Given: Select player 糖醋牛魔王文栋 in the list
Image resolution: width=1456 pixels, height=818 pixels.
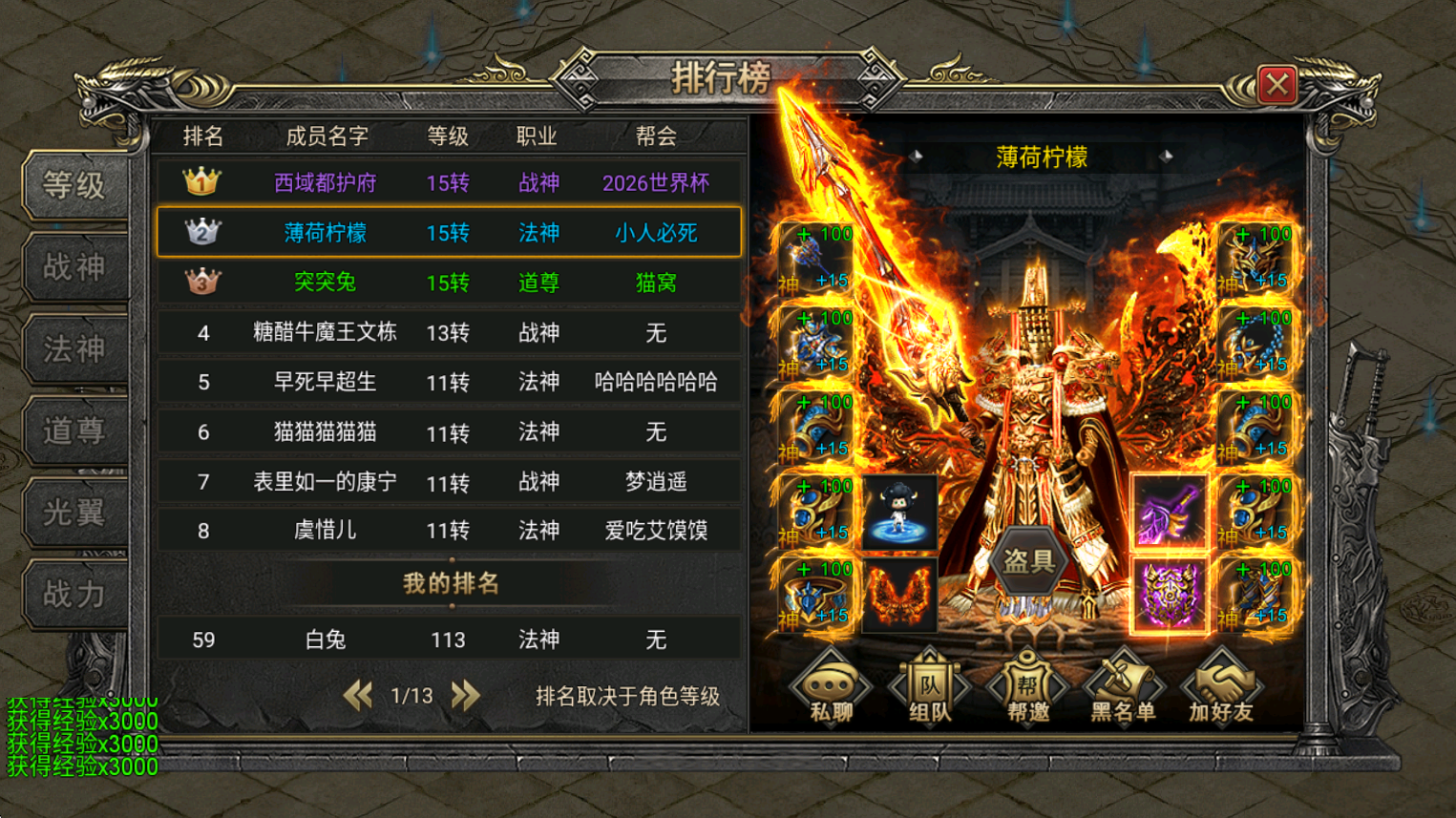Looking at the screenshot, I should (x=449, y=332).
